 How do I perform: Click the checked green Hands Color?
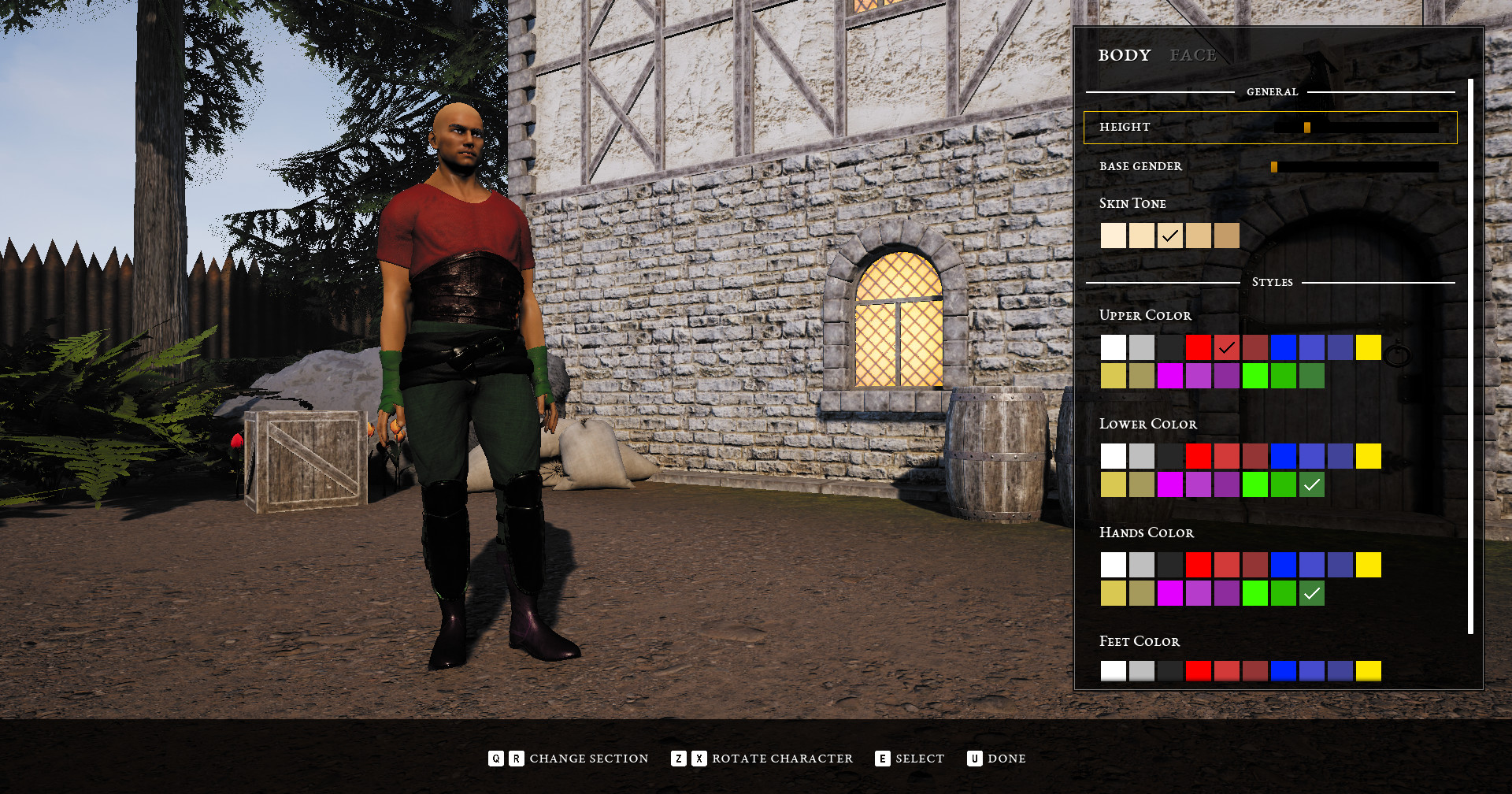coord(1311,594)
